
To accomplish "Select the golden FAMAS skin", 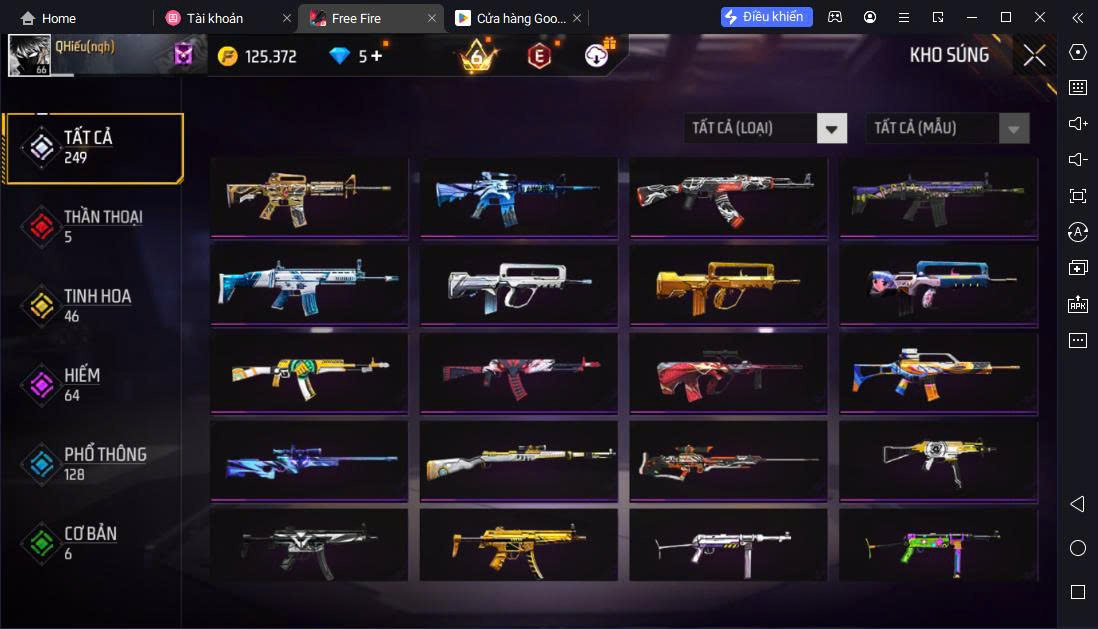I will (x=728, y=285).
